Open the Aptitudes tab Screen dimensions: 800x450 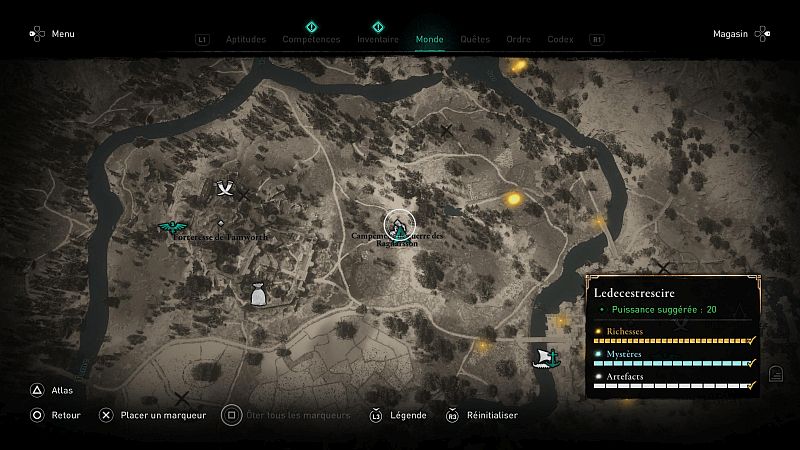click(x=245, y=40)
